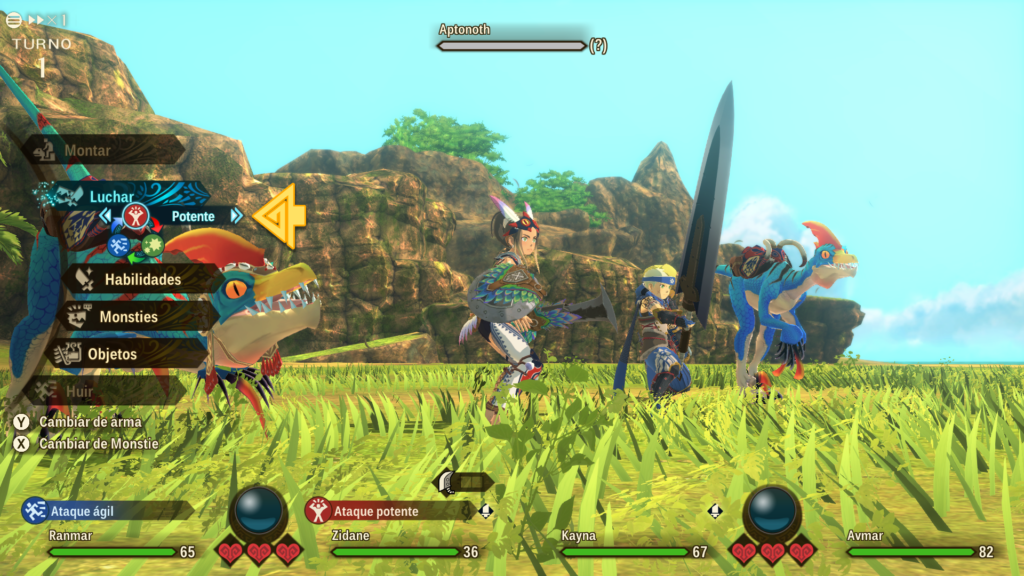Target the Aptonoth enemy name bar
Image resolution: width=1024 pixels, height=576 pixels.
[x=510, y=45]
